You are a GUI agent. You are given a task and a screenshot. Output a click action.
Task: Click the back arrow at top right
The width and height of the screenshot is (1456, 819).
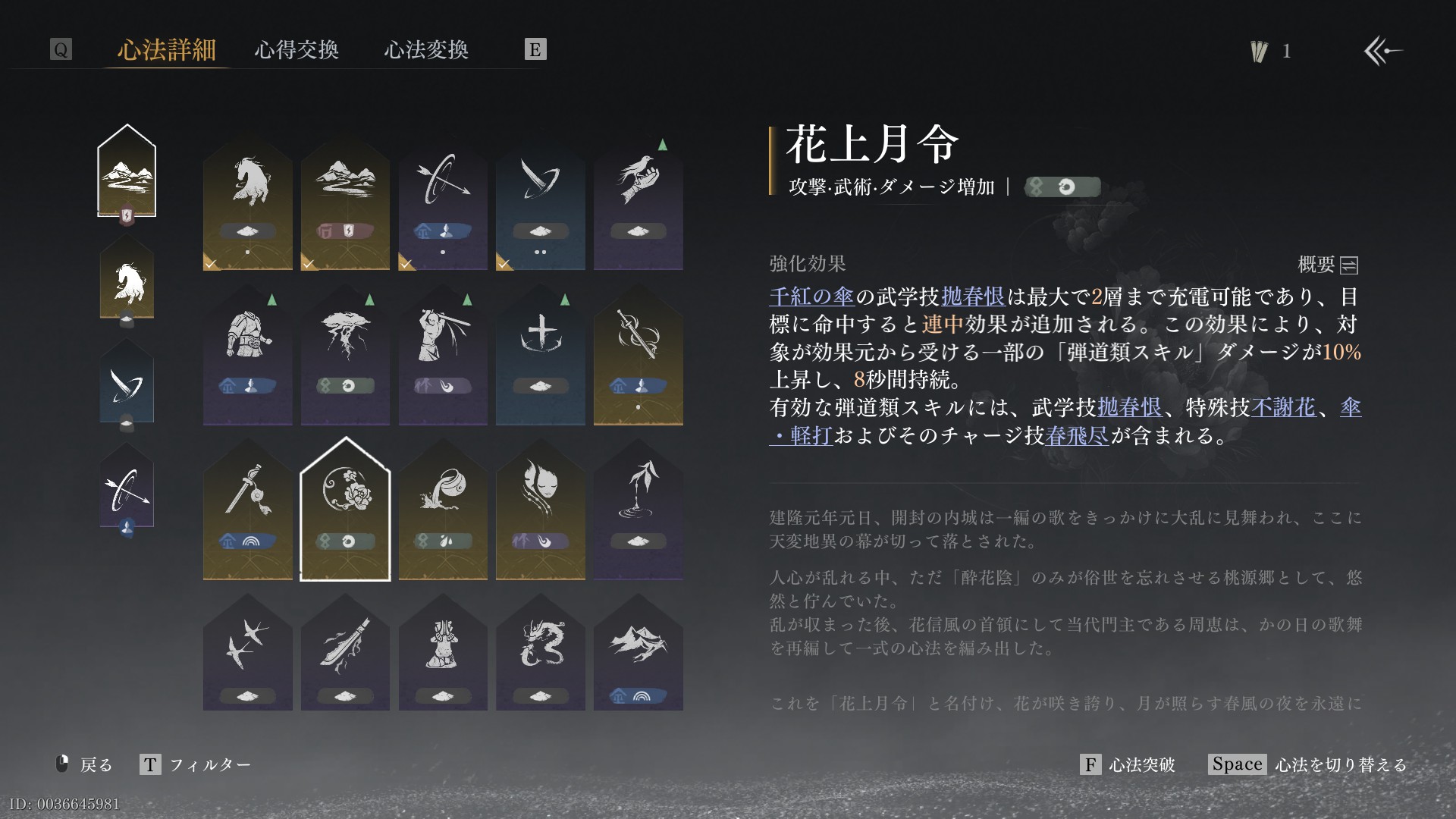click(1383, 52)
